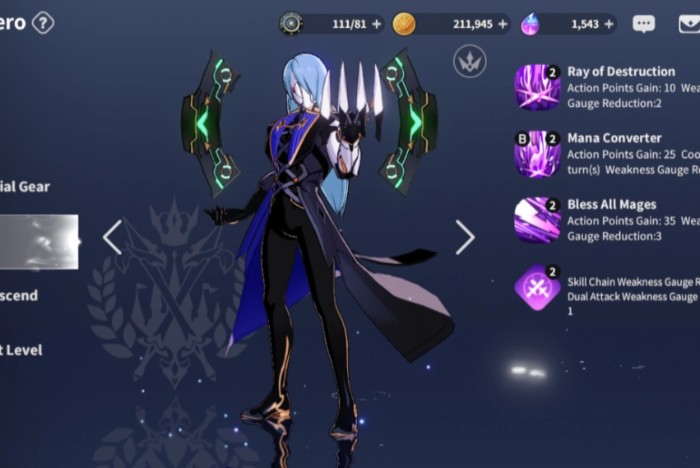This screenshot has height=468, width=700.
Task: Open the Ascend menu entry
Action: pos(20,295)
